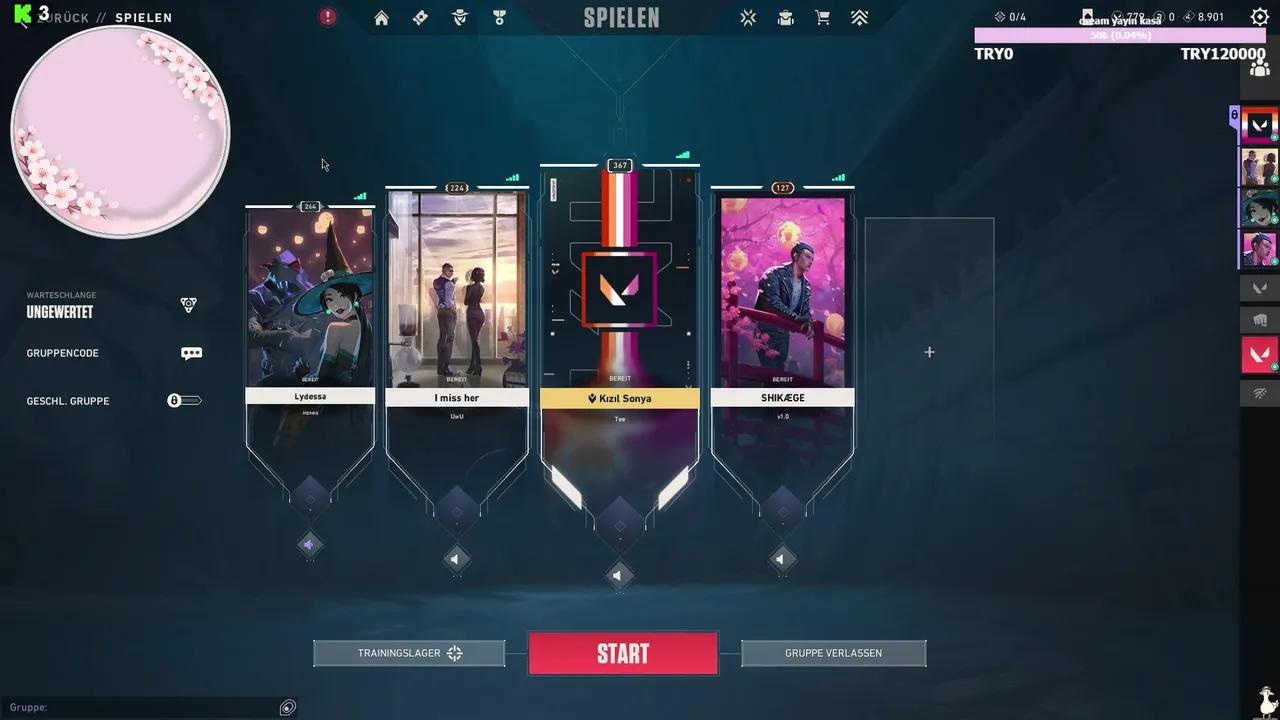Image resolution: width=1280 pixels, height=720 pixels.
Task: Expand the arrow below Lydessa's card
Action: tap(310, 544)
